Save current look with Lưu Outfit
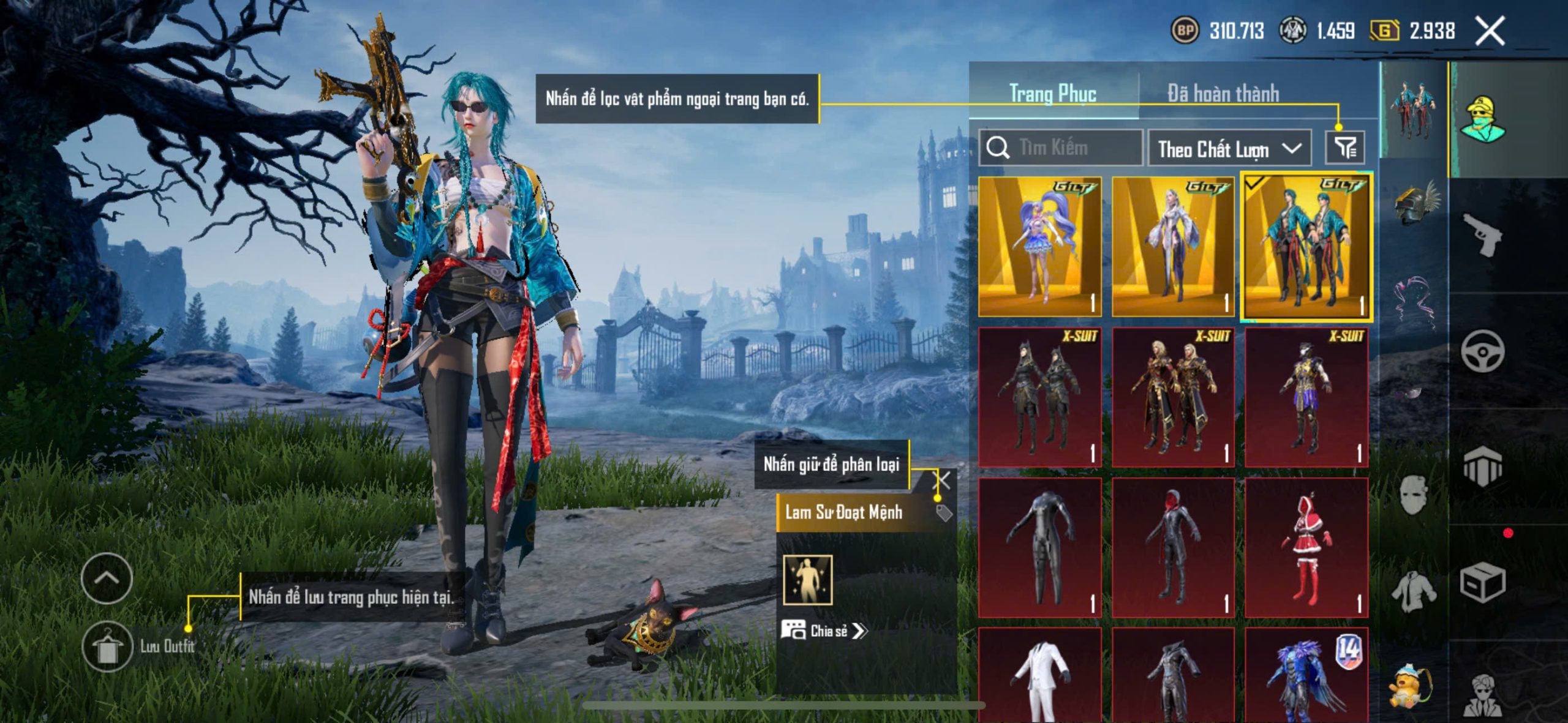This screenshot has width=1568, height=723. coord(108,646)
